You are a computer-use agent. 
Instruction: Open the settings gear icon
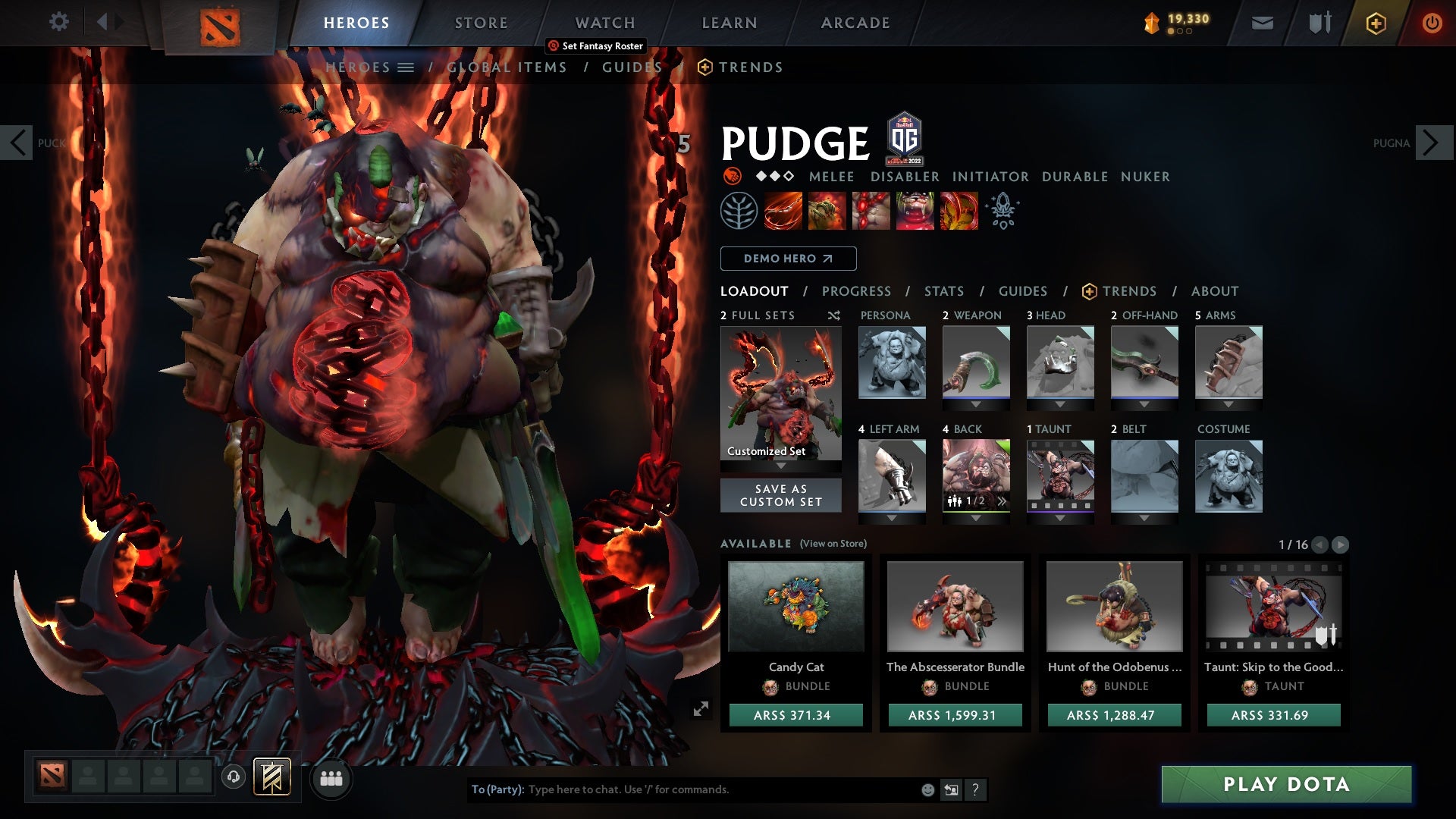59,22
